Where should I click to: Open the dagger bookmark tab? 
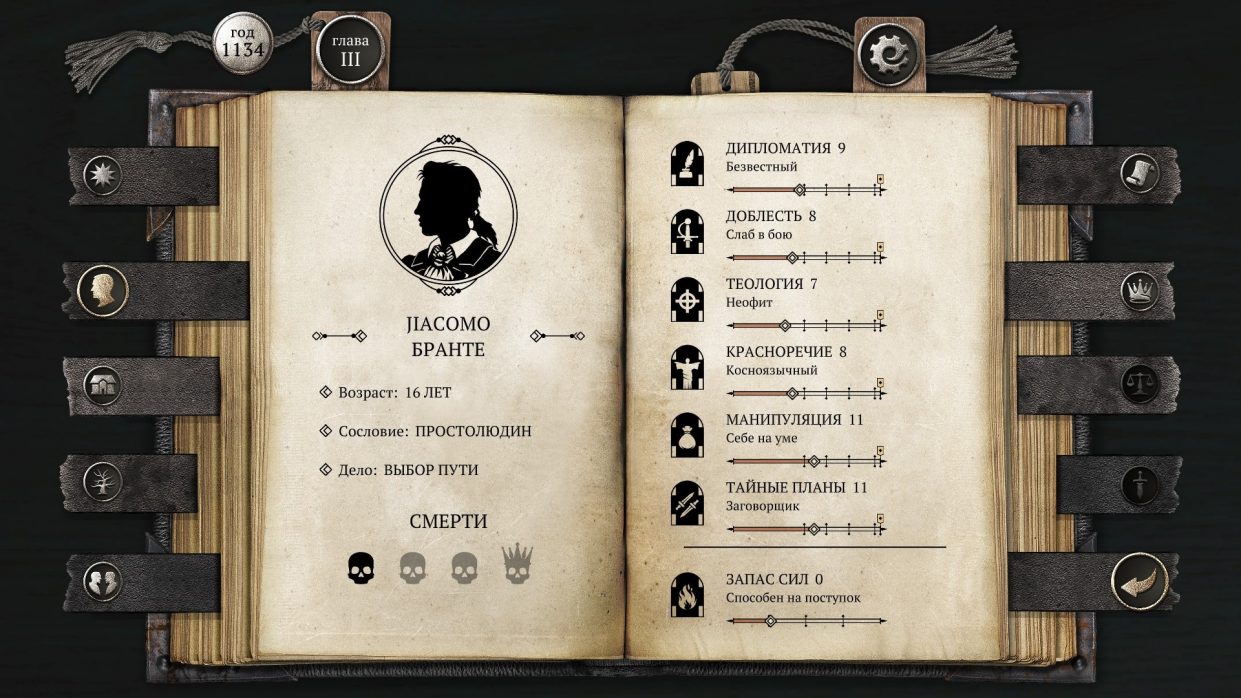(x=1139, y=485)
